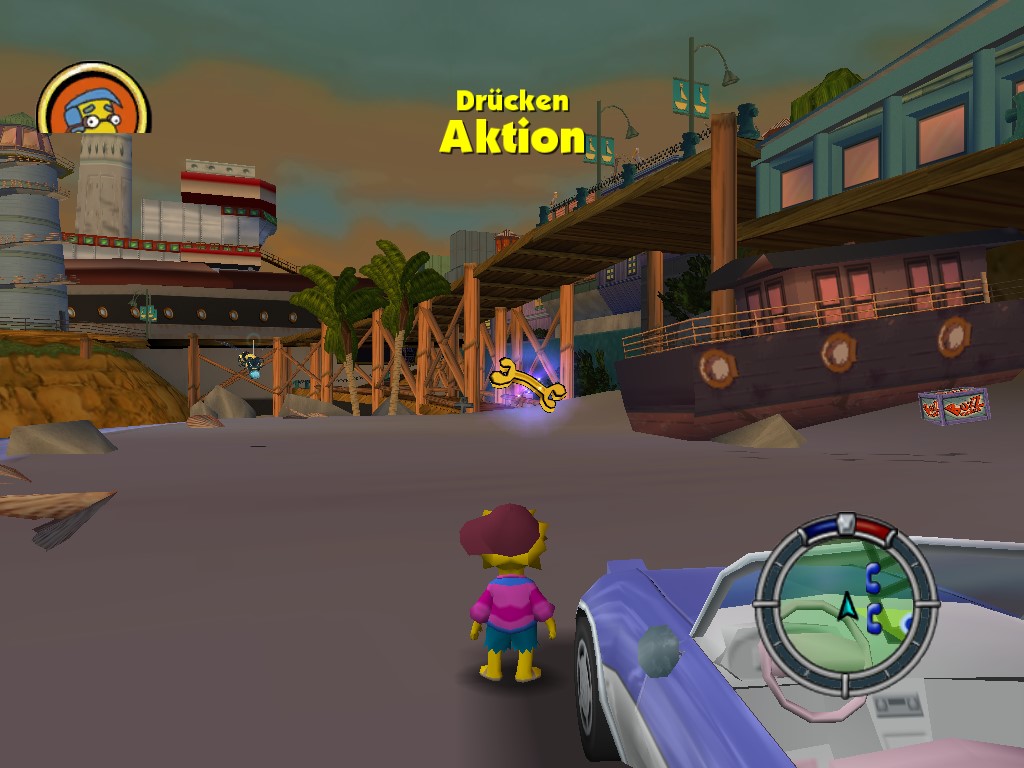Open the circular radar minimap

pos(845,605)
